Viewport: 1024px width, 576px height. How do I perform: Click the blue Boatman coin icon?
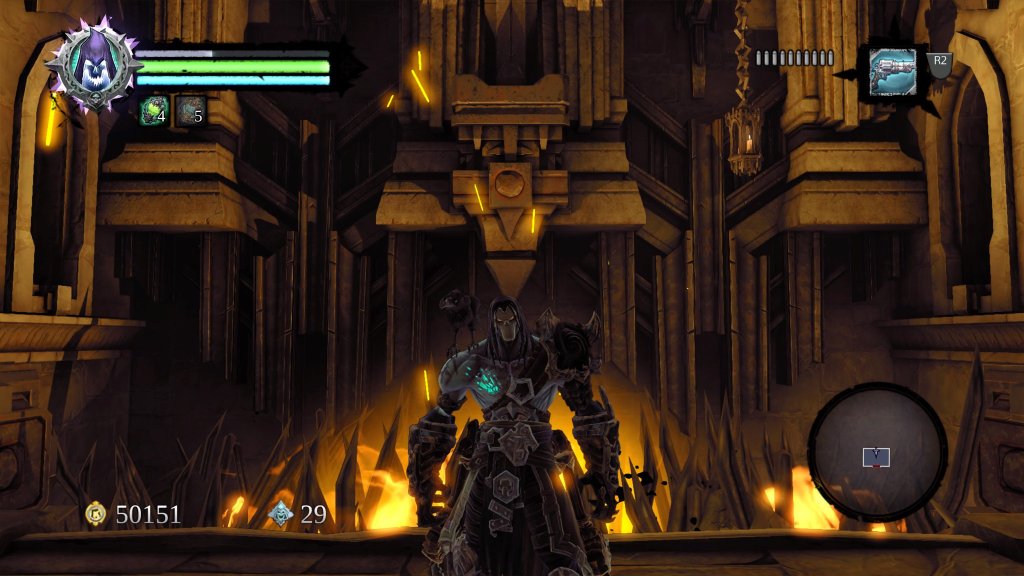(x=281, y=514)
